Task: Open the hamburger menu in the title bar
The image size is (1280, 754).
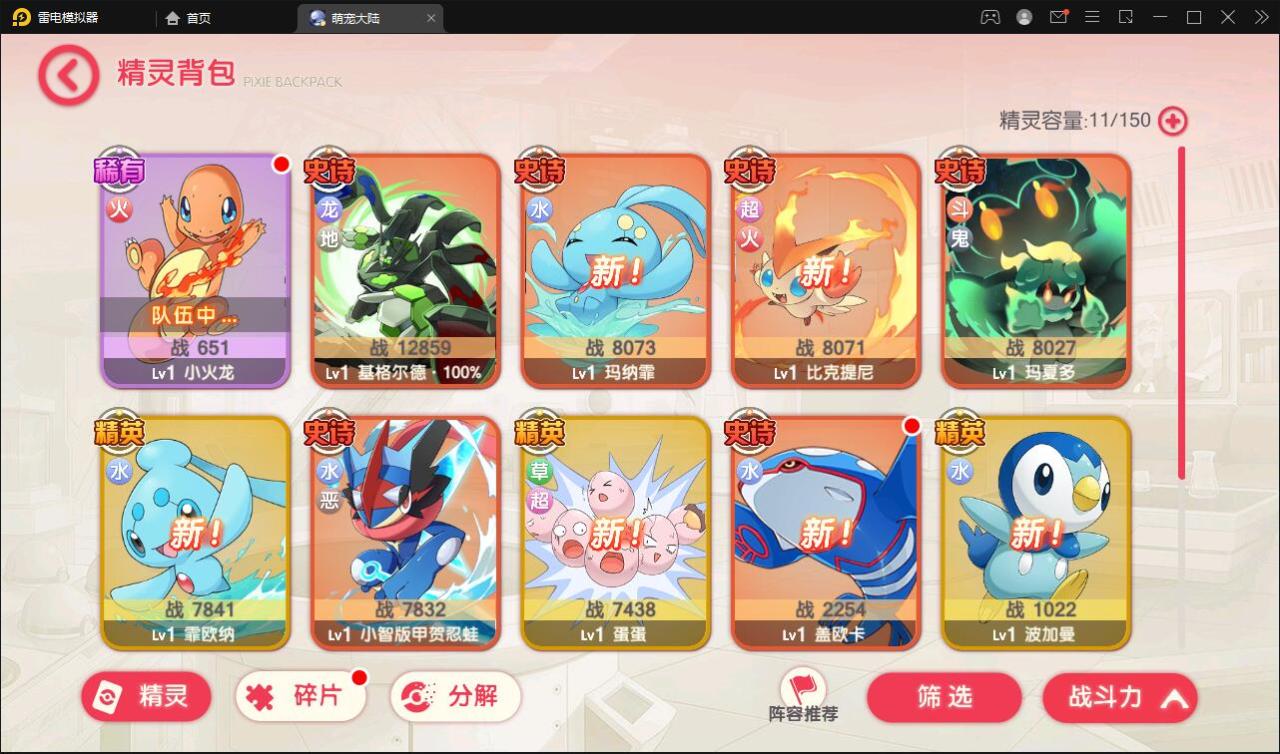Action: [1092, 17]
